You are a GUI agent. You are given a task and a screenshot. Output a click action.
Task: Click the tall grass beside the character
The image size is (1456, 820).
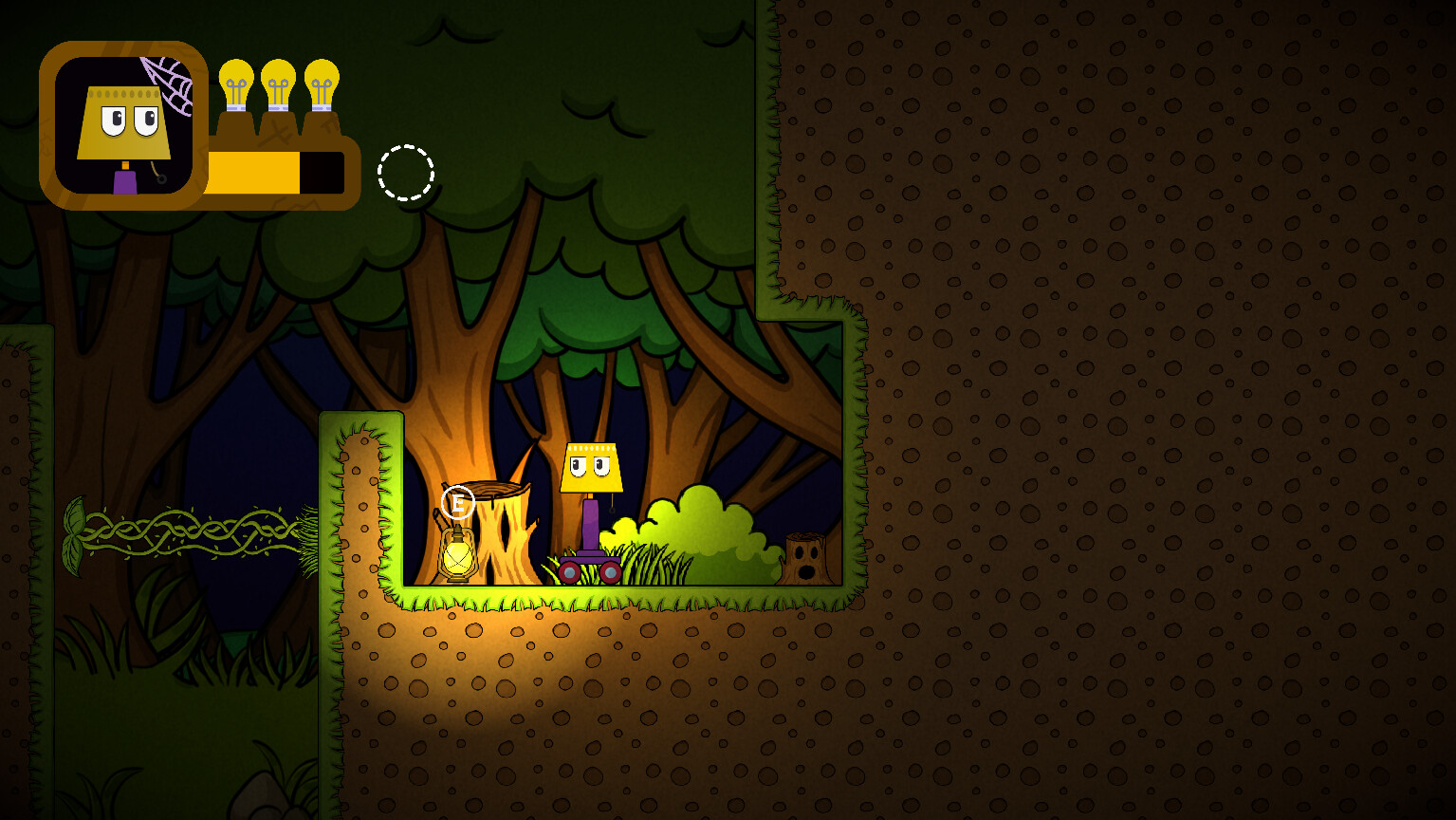pyautogui.click(x=645, y=565)
